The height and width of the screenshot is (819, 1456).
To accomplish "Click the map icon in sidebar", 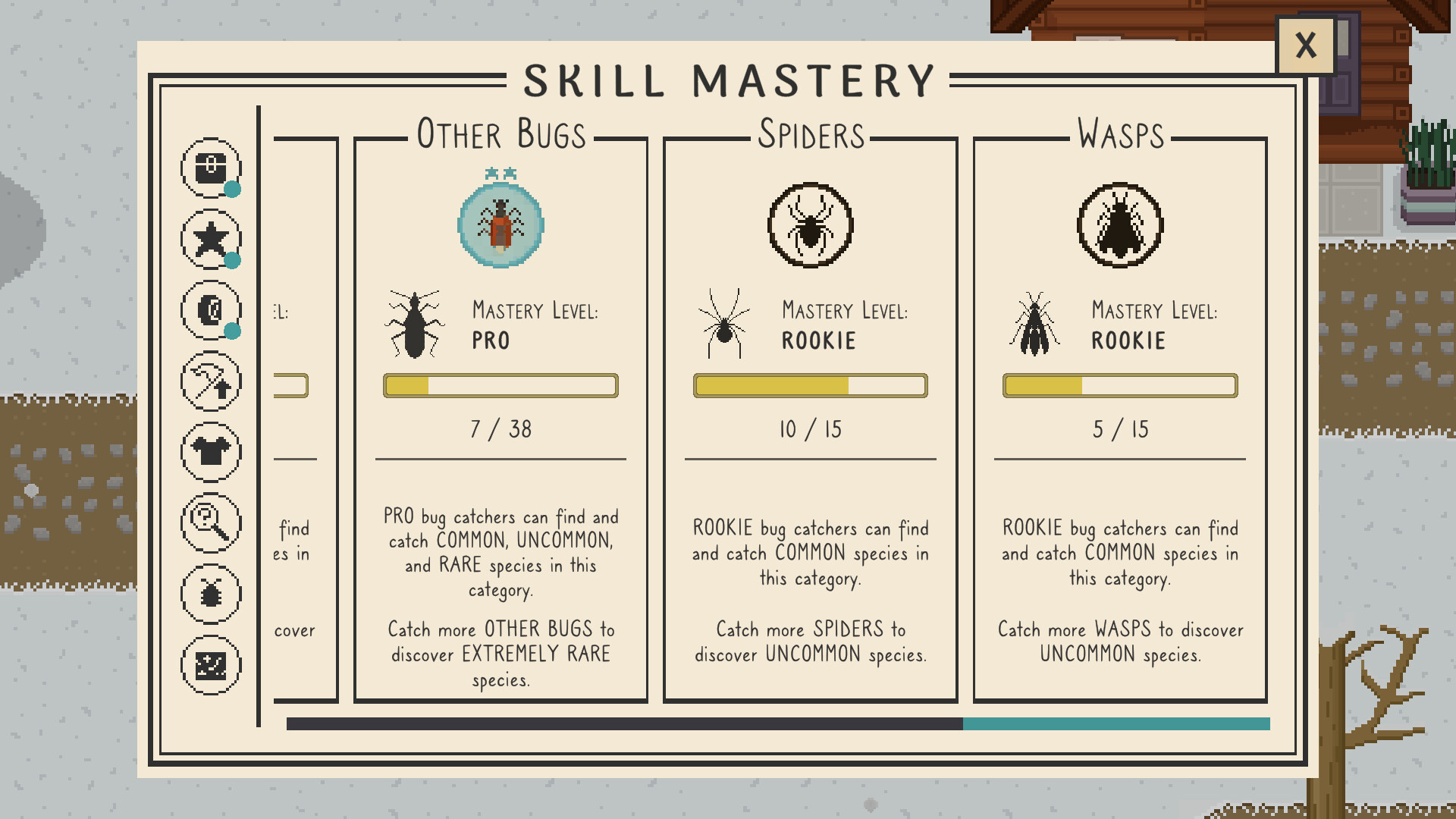I will click(x=211, y=664).
